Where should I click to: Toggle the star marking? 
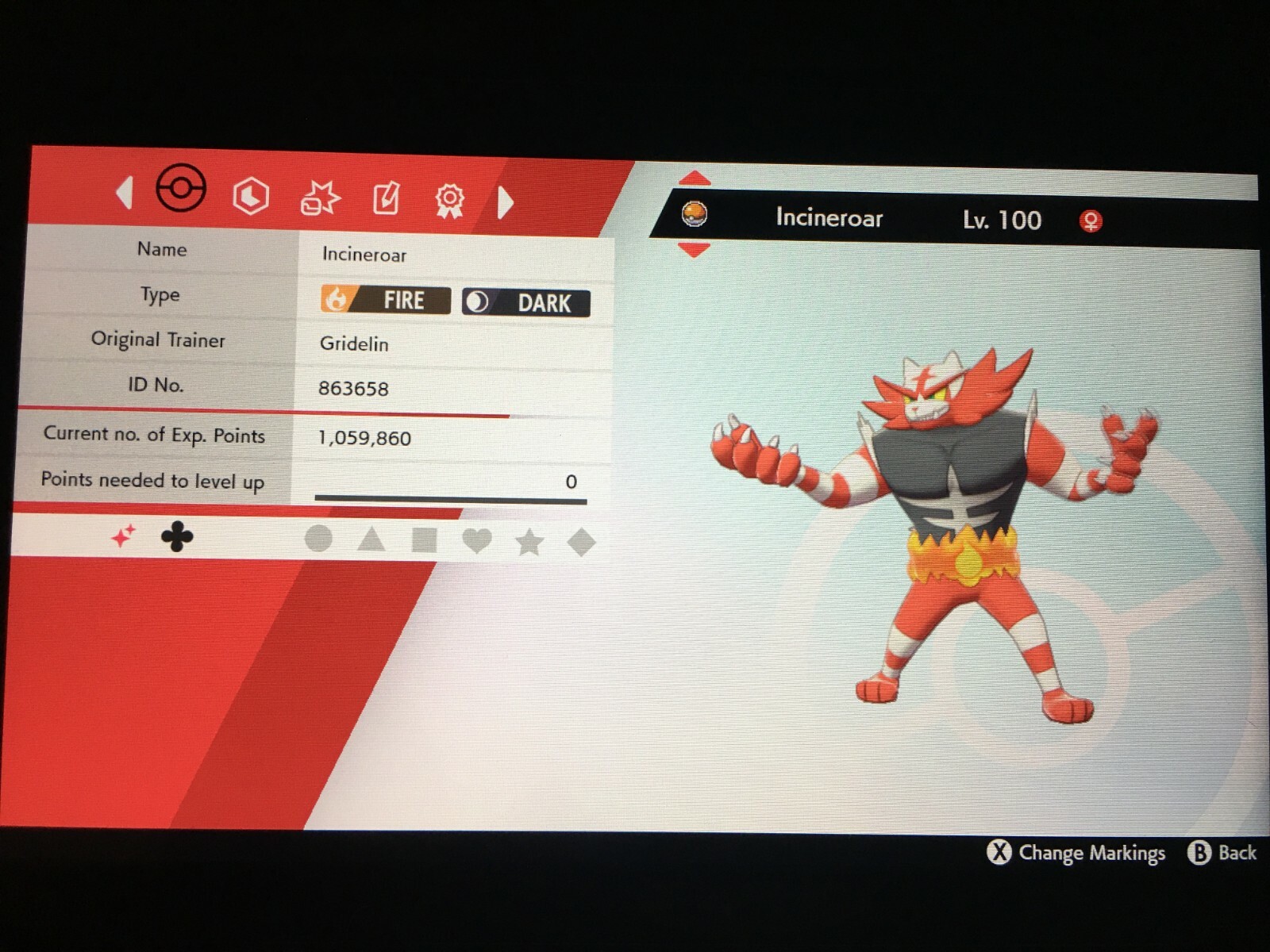pos(529,543)
